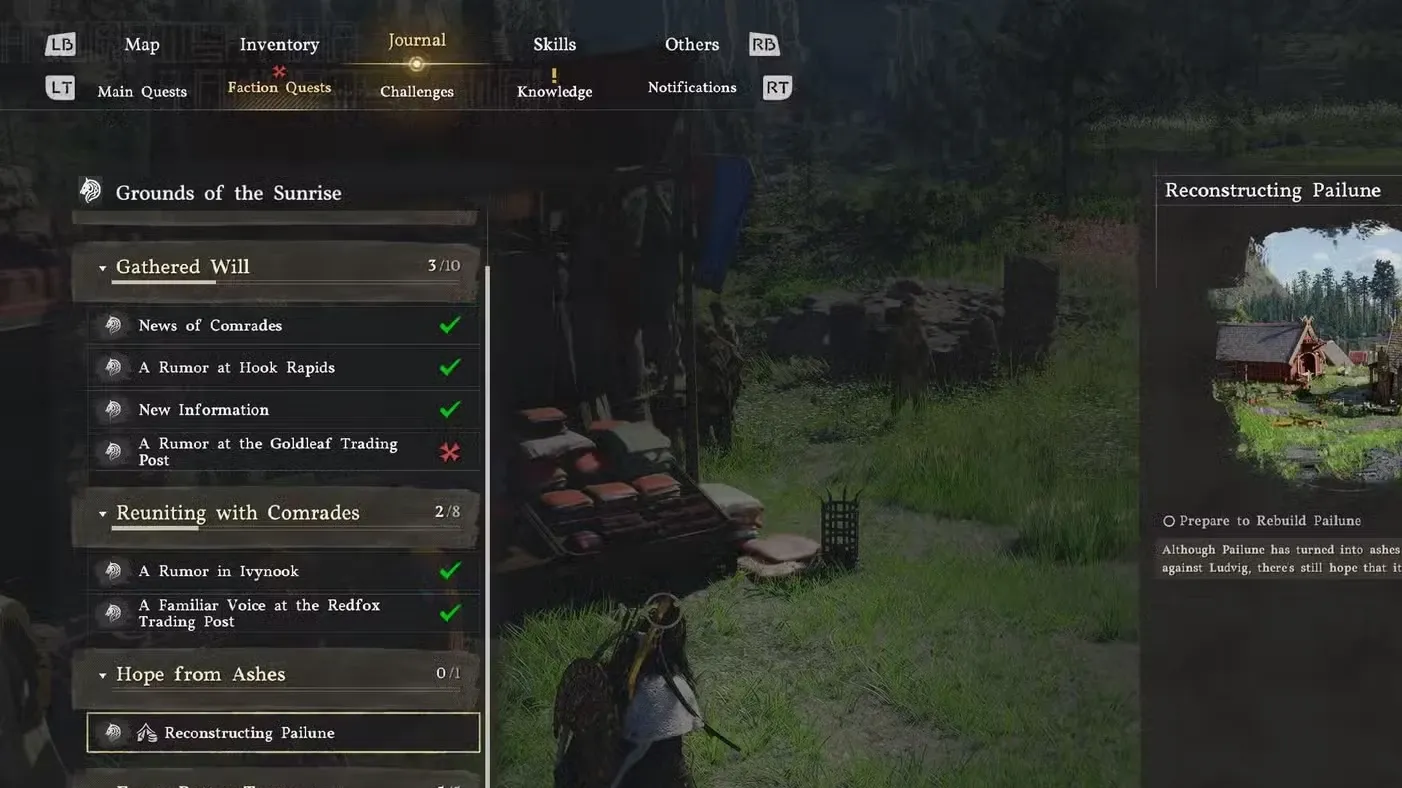Image resolution: width=1402 pixels, height=788 pixels.
Task: Toggle the checkmark on A Rumor in Ivynook
Action: [x=449, y=570]
